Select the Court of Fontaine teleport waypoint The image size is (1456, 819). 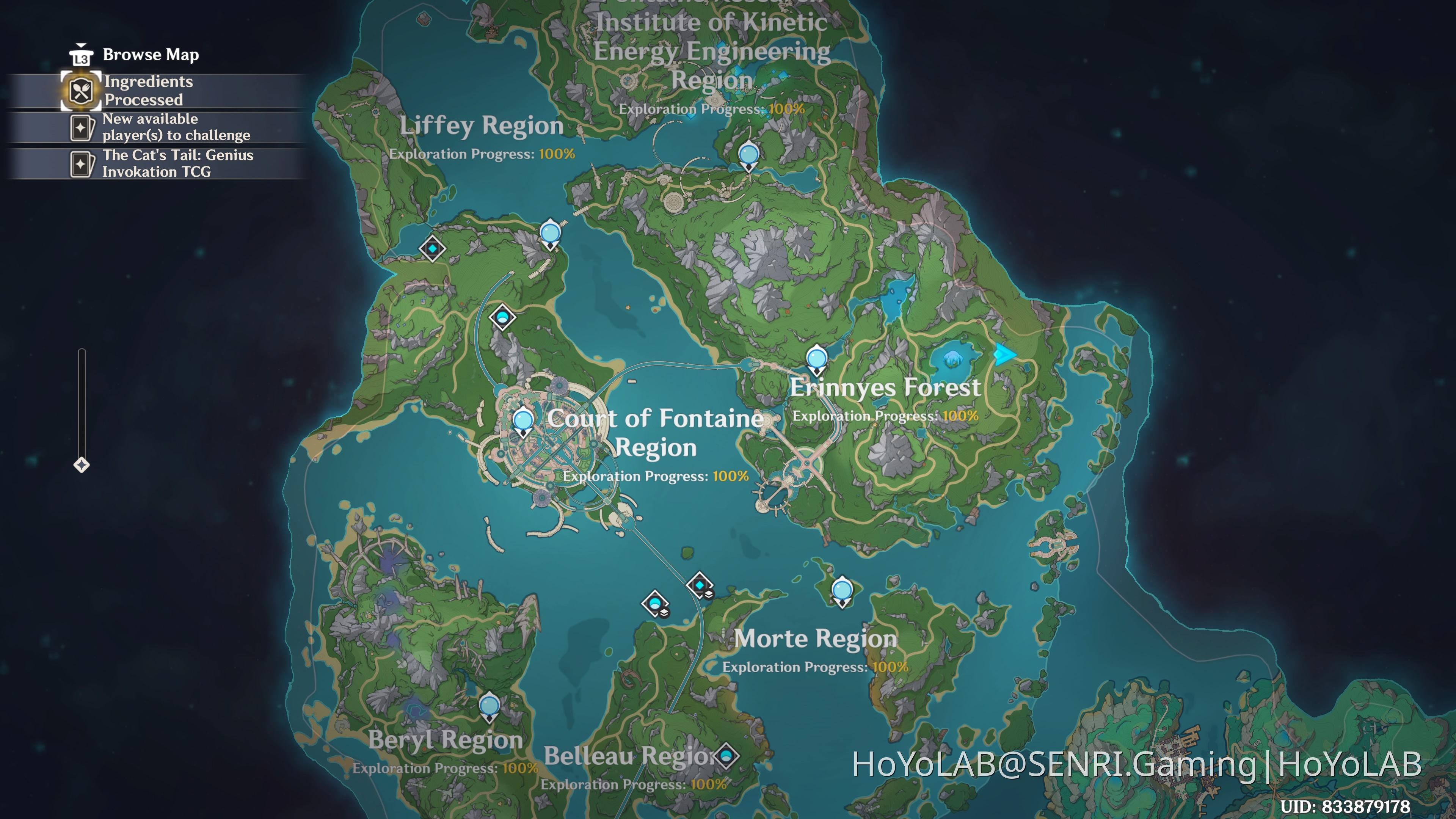pos(523,420)
